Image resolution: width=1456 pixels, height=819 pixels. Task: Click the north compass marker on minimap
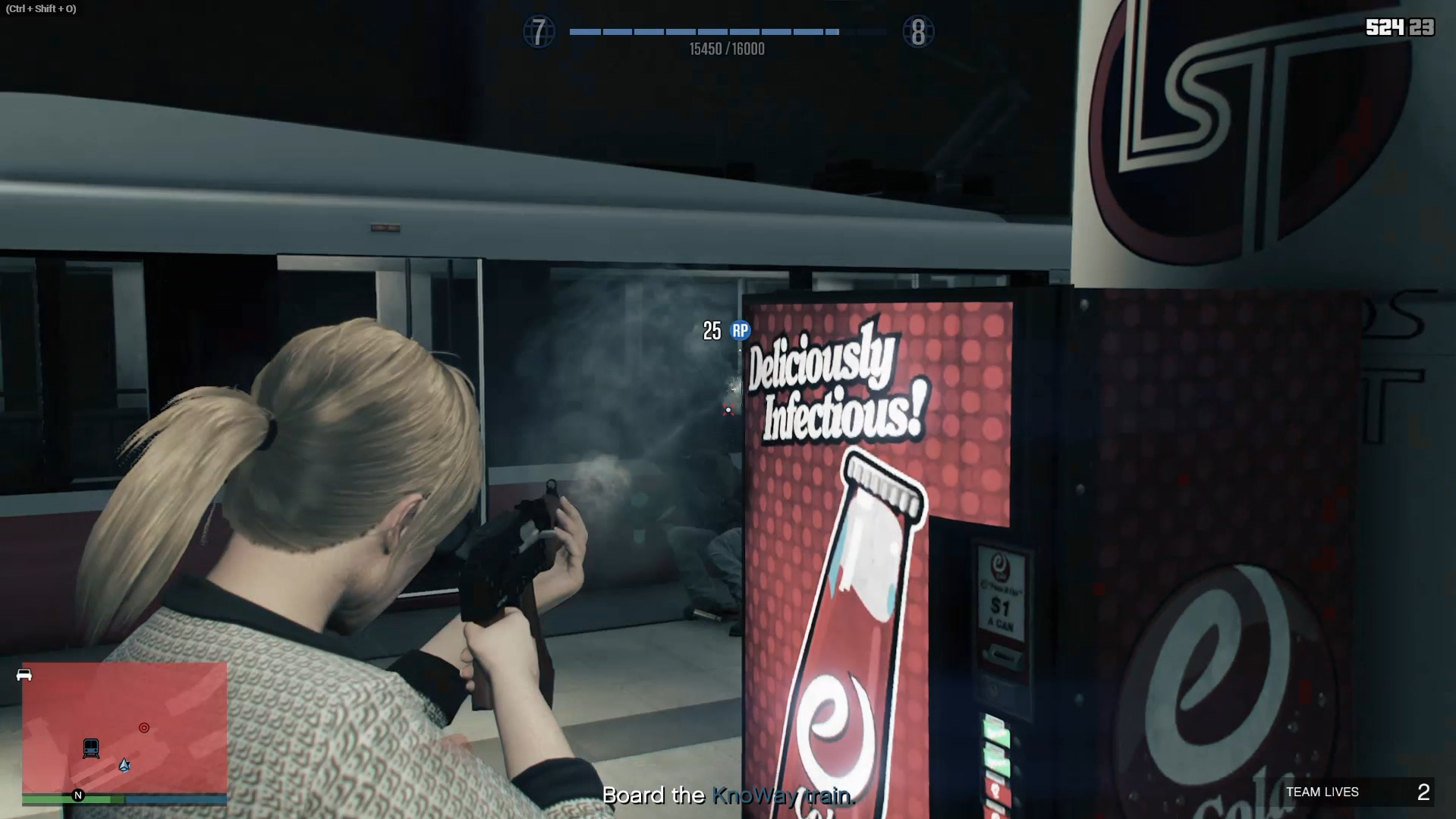(x=77, y=795)
